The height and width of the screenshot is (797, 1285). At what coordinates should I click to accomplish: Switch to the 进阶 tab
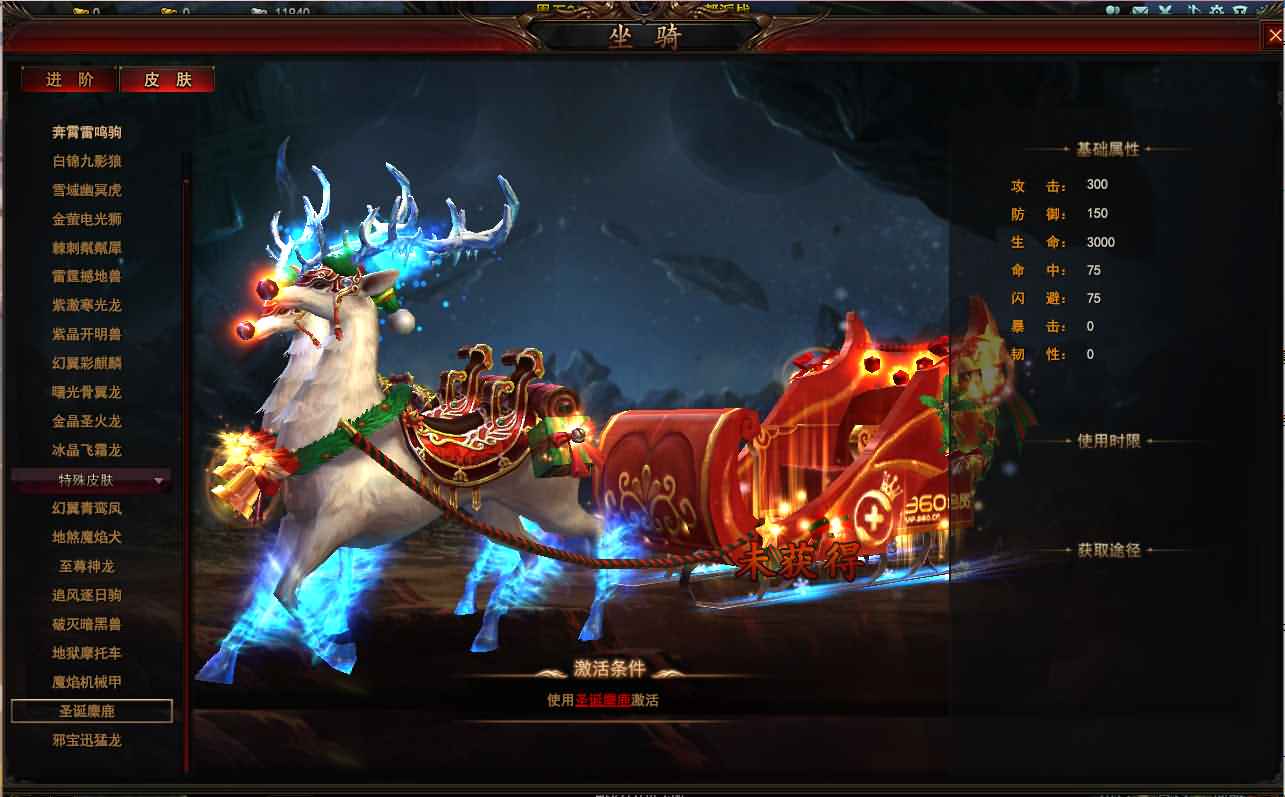[x=70, y=80]
